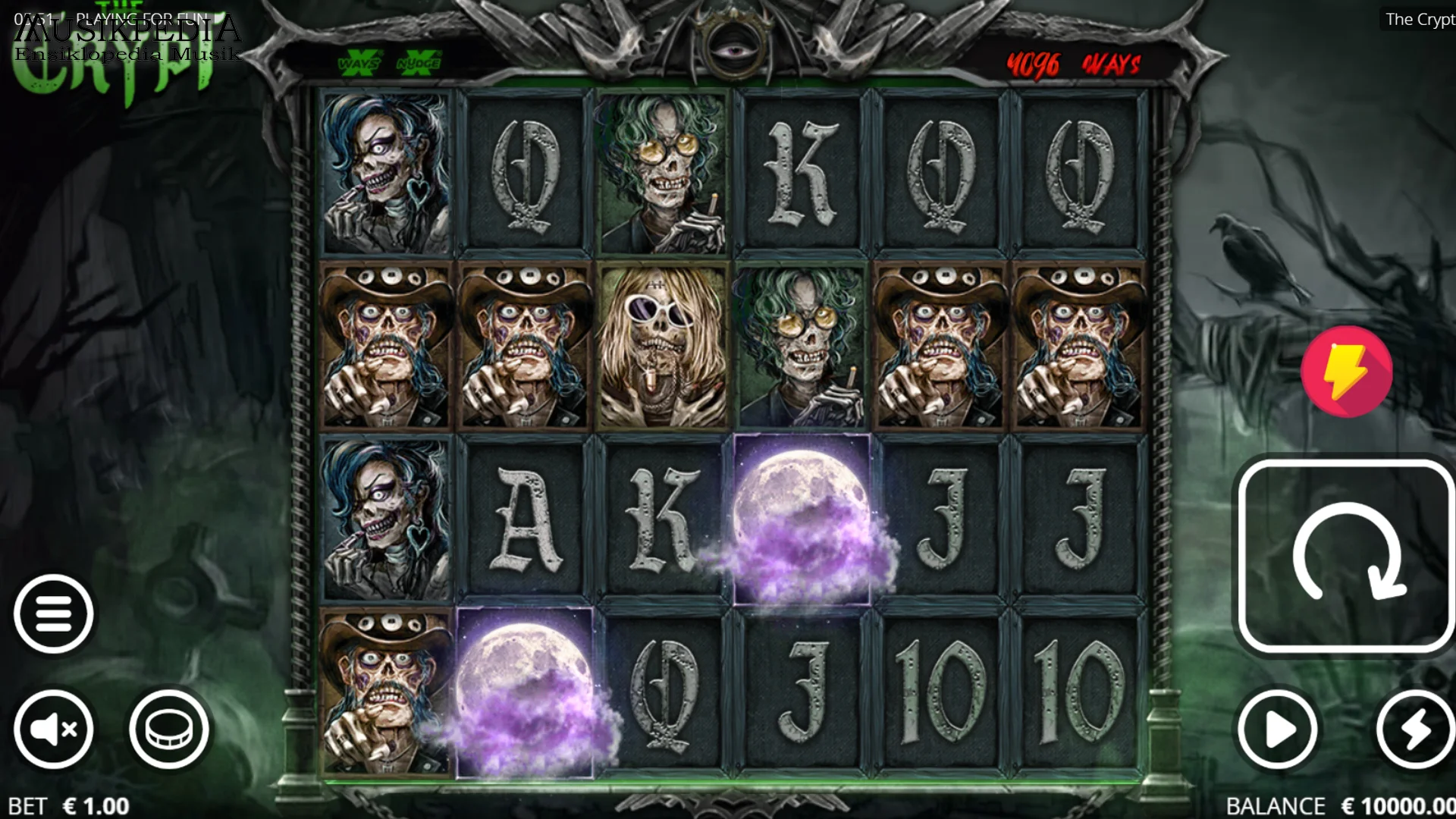
Task: Enable turbo mode with the lightning icon
Action: coord(1404,729)
